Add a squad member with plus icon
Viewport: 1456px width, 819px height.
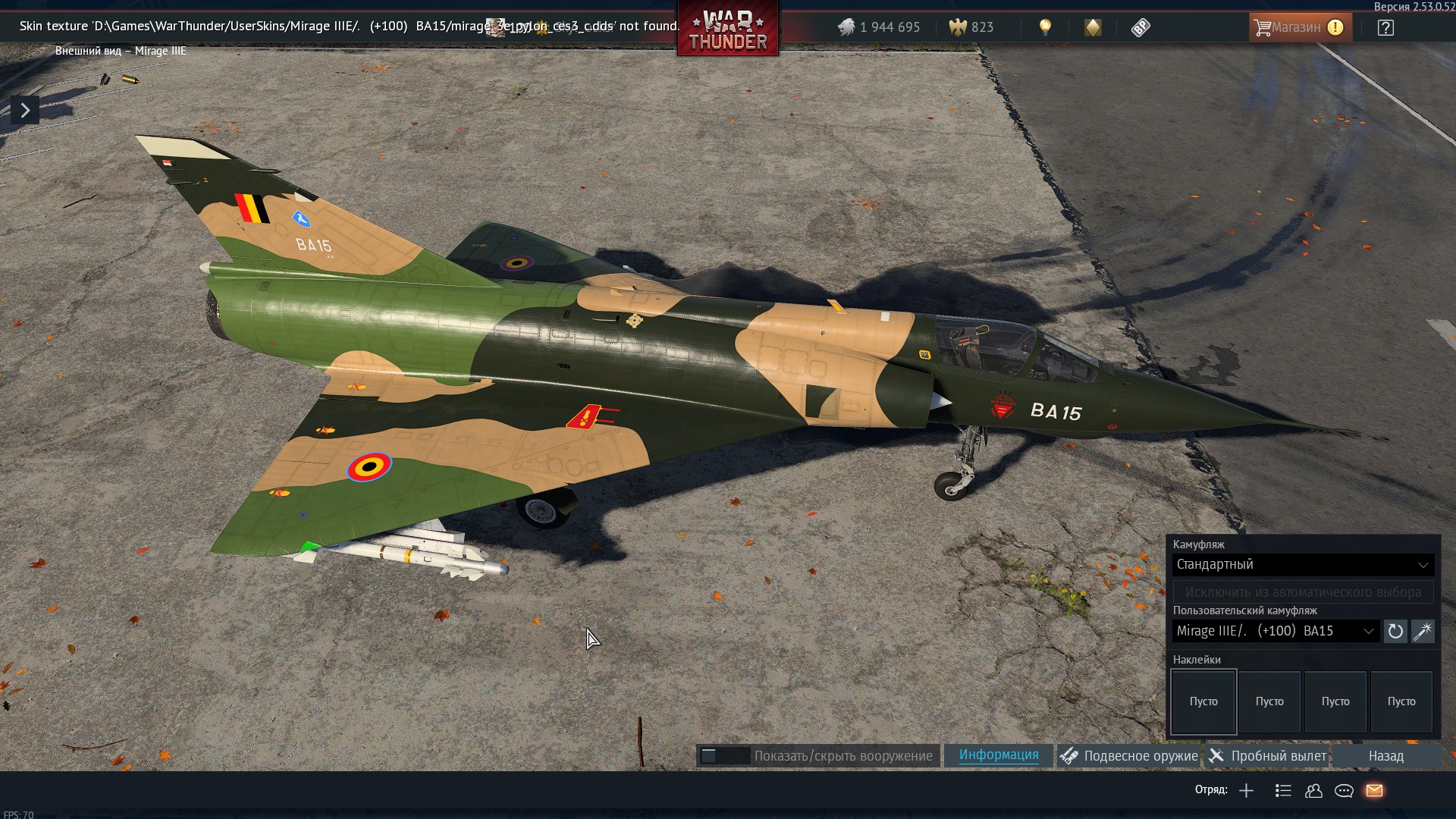coord(1246,791)
